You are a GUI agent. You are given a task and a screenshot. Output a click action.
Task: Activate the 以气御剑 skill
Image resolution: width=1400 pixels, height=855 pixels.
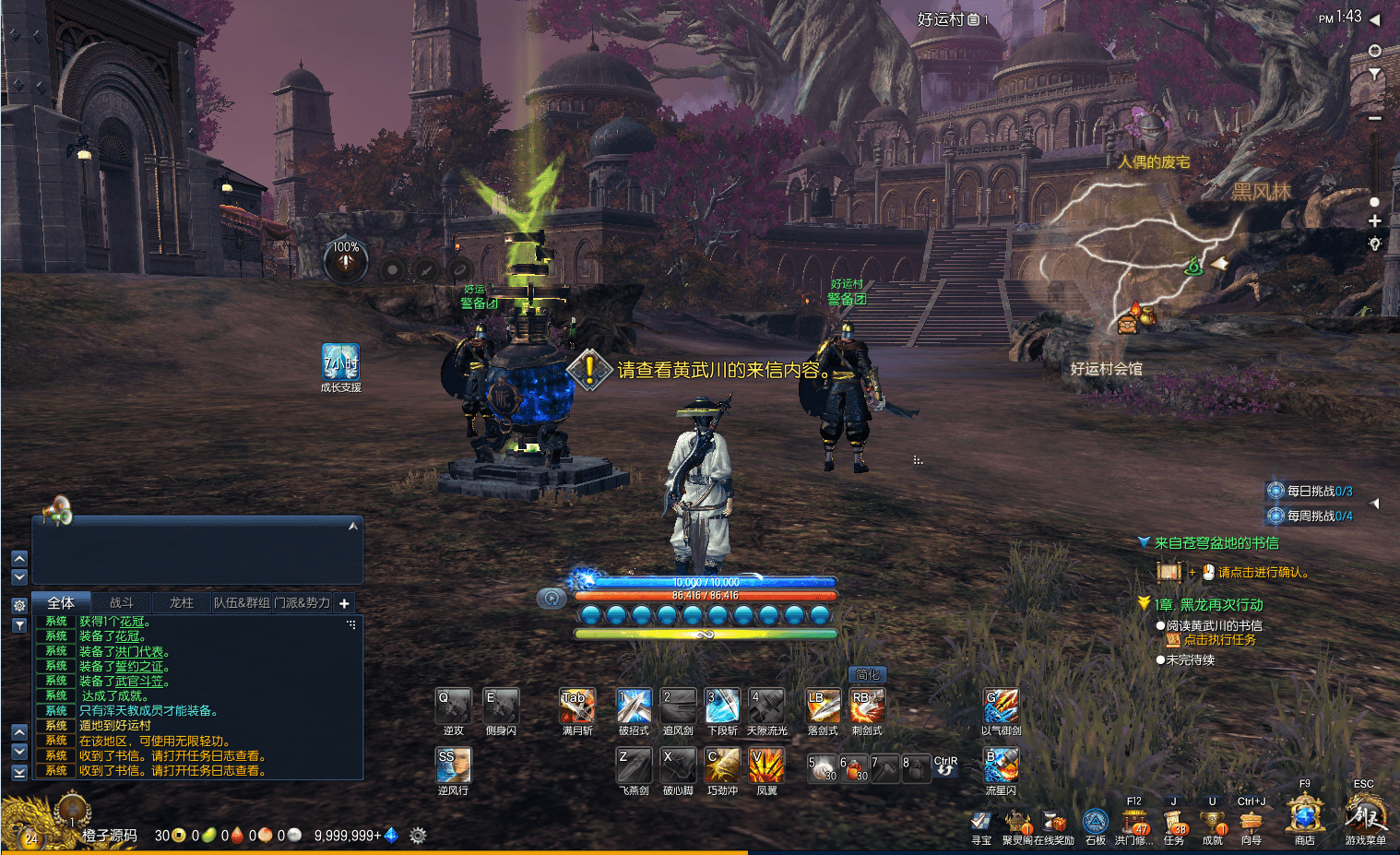click(x=1001, y=707)
